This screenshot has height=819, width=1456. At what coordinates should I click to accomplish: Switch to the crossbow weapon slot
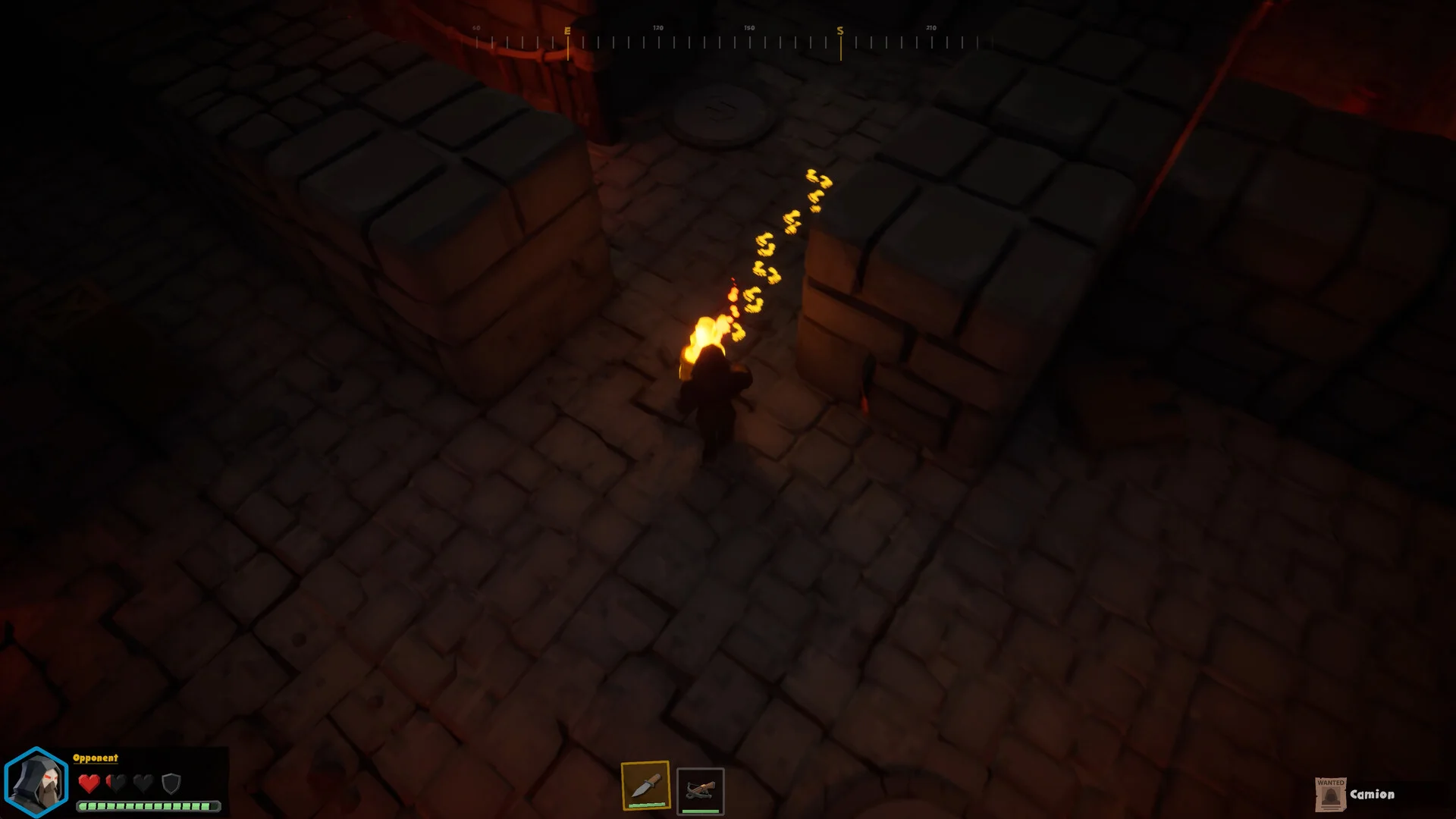[700, 791]
